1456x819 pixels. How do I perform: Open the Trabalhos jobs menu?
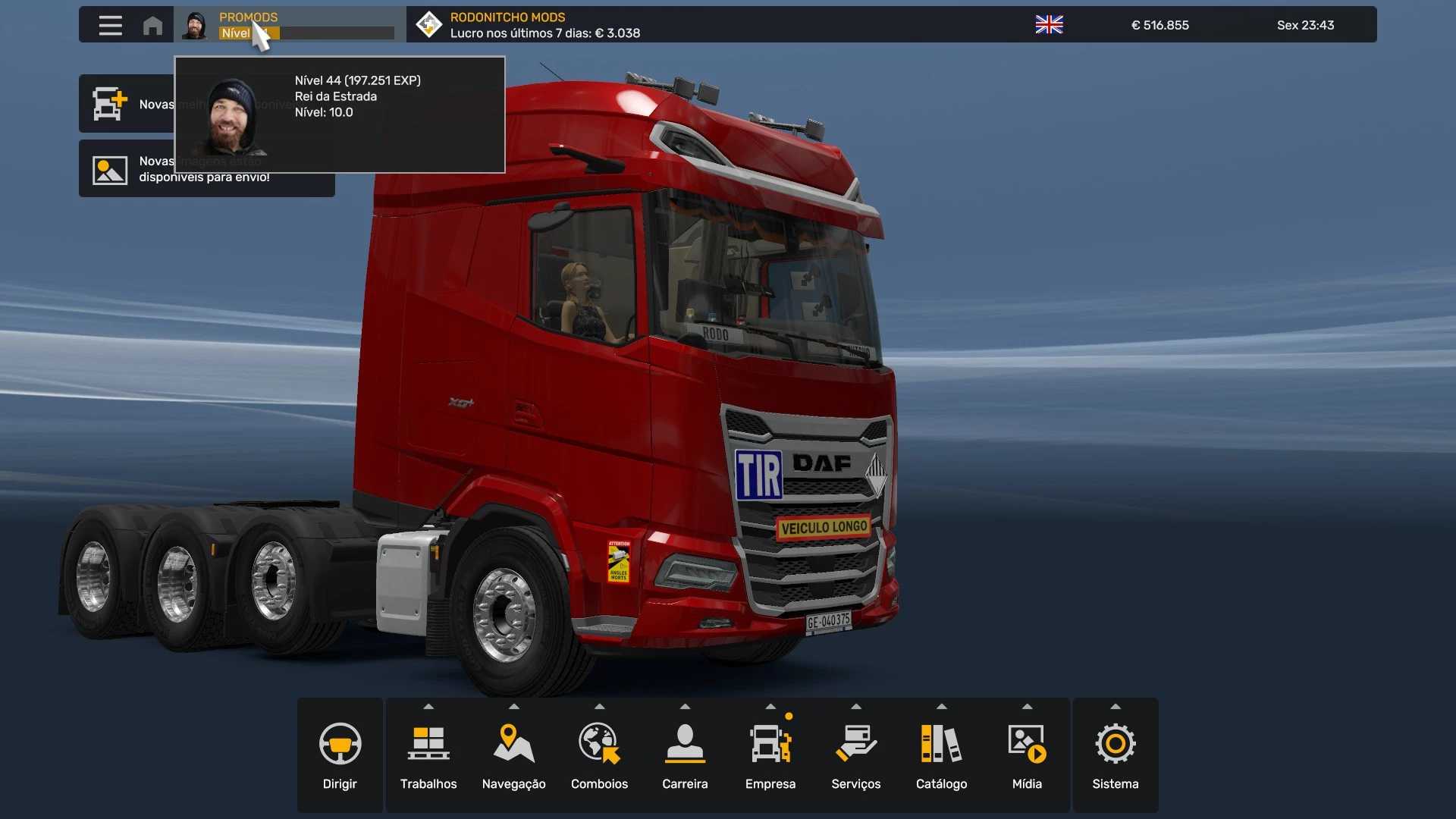428,755
